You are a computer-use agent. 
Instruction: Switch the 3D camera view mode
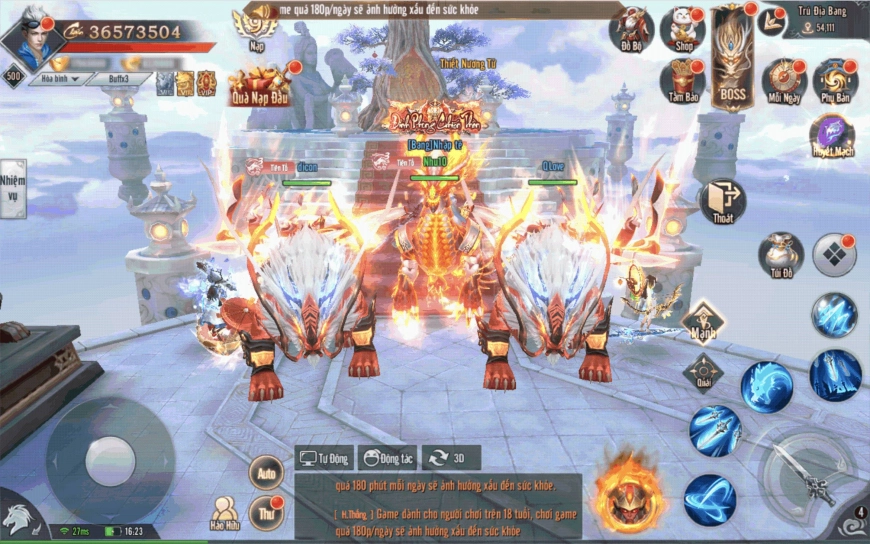coord(450,458)
